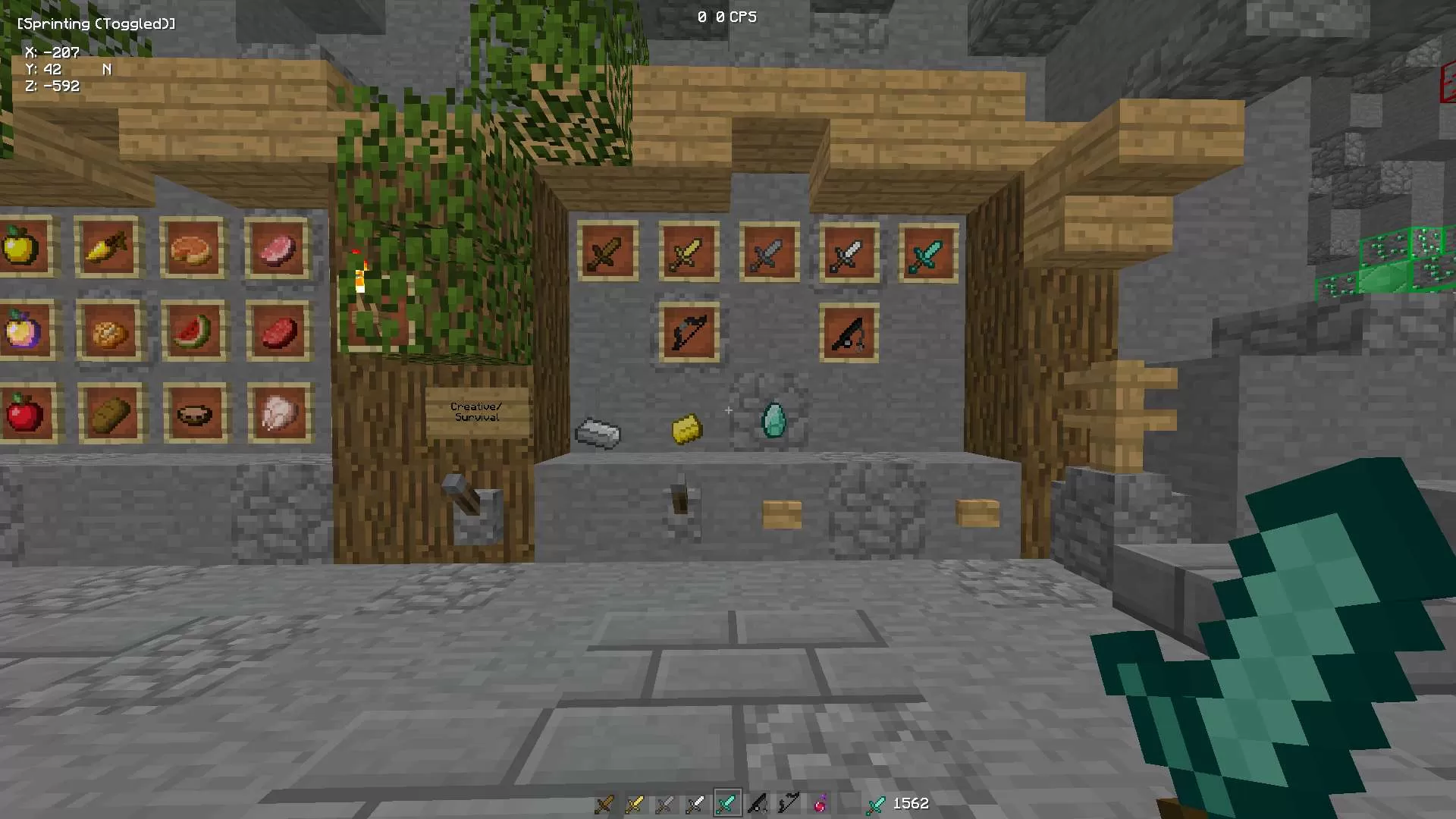Open the item frame holding the diamond sword

pos(928,253)
